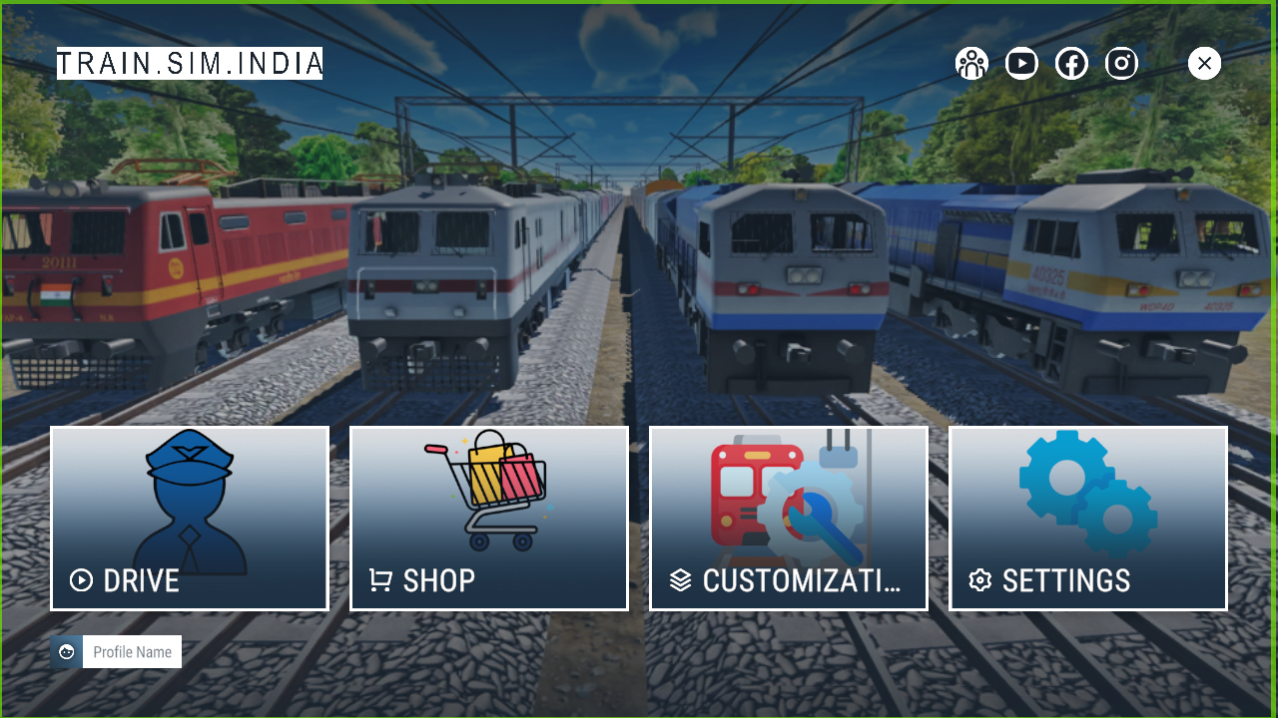Open the Drive menu tile
Screen dimensions: 1278x718
pyautogui.click(x=190, y=518)
